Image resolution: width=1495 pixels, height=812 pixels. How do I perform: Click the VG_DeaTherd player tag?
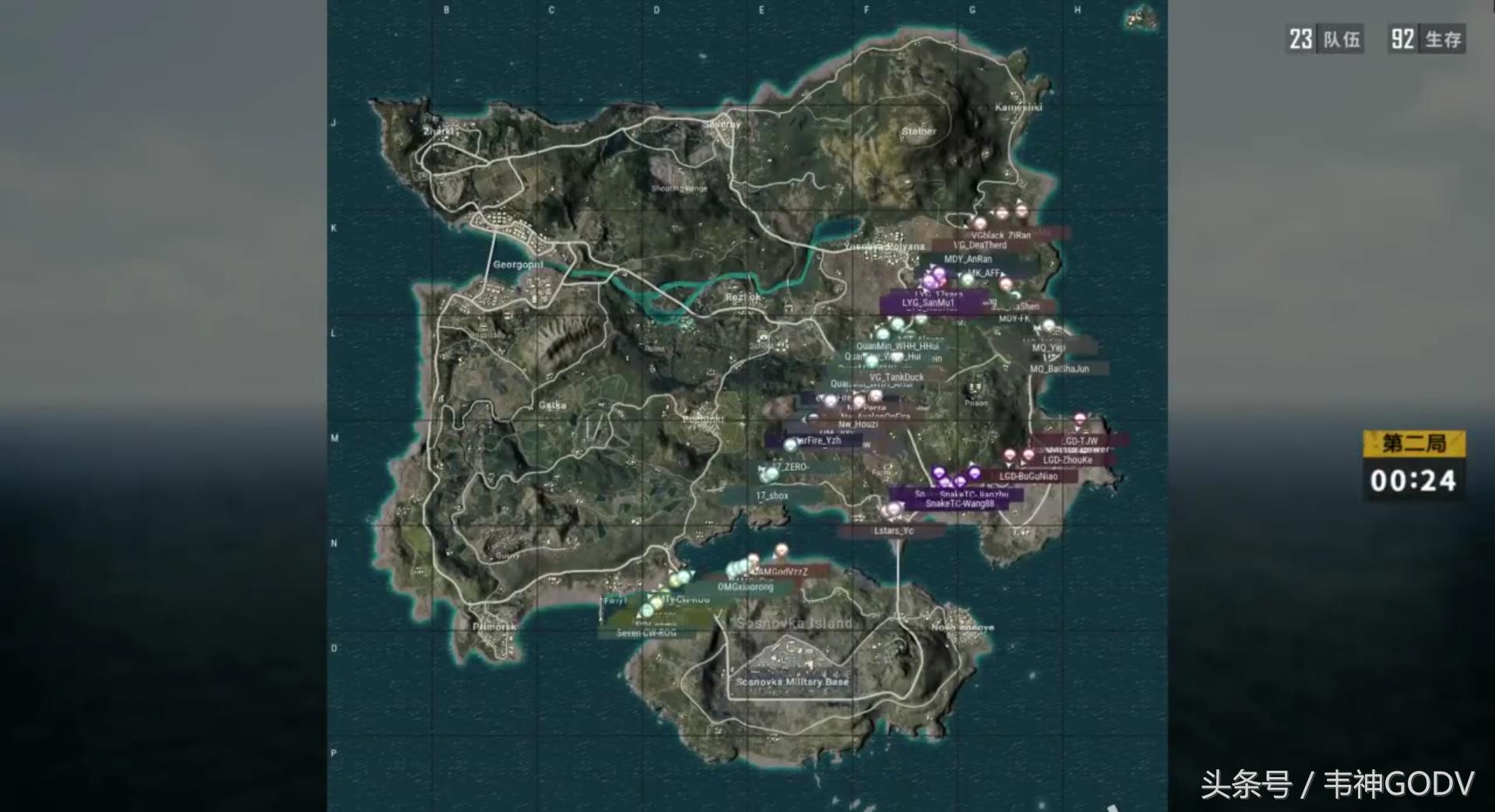tap(980, 245)
